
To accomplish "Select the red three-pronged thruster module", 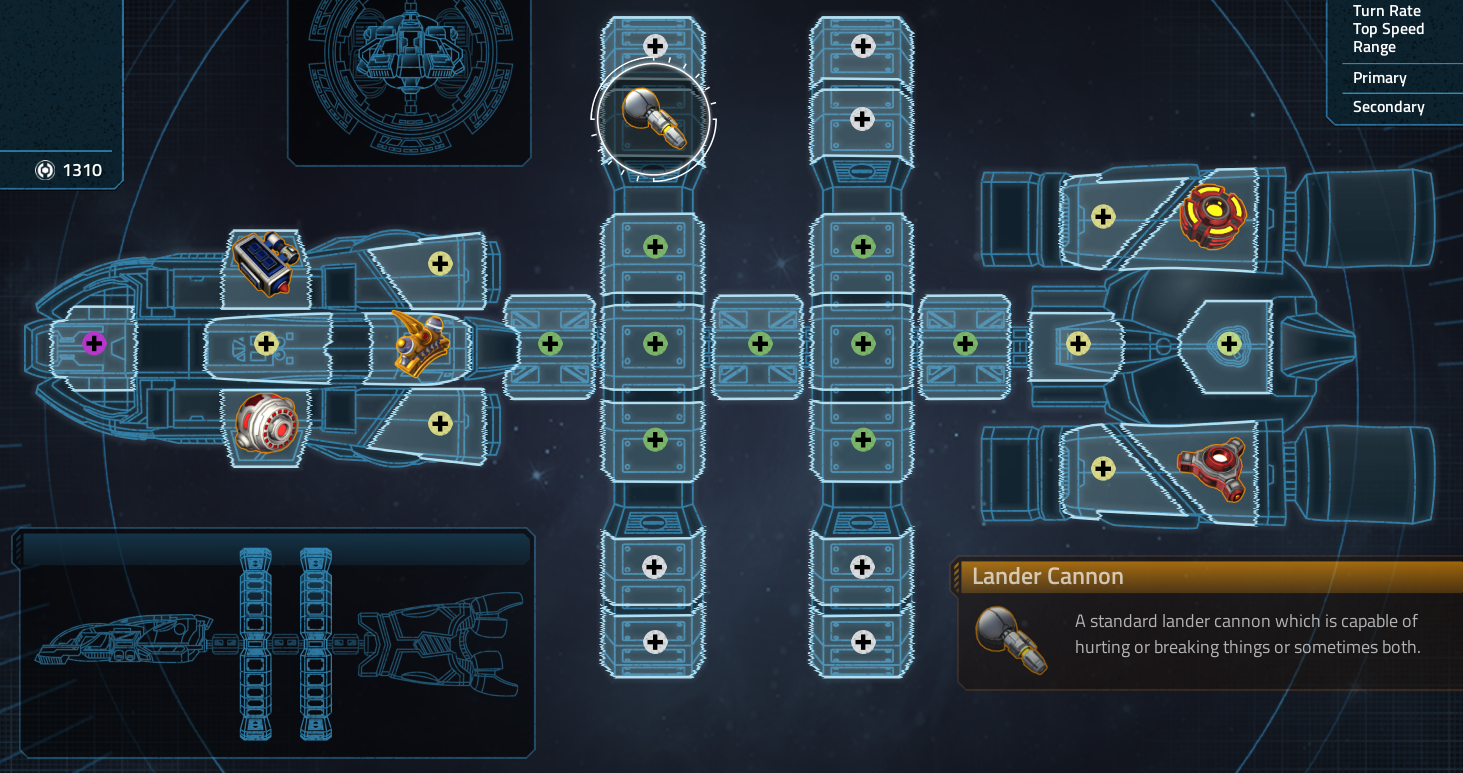I will [1212, 468].
